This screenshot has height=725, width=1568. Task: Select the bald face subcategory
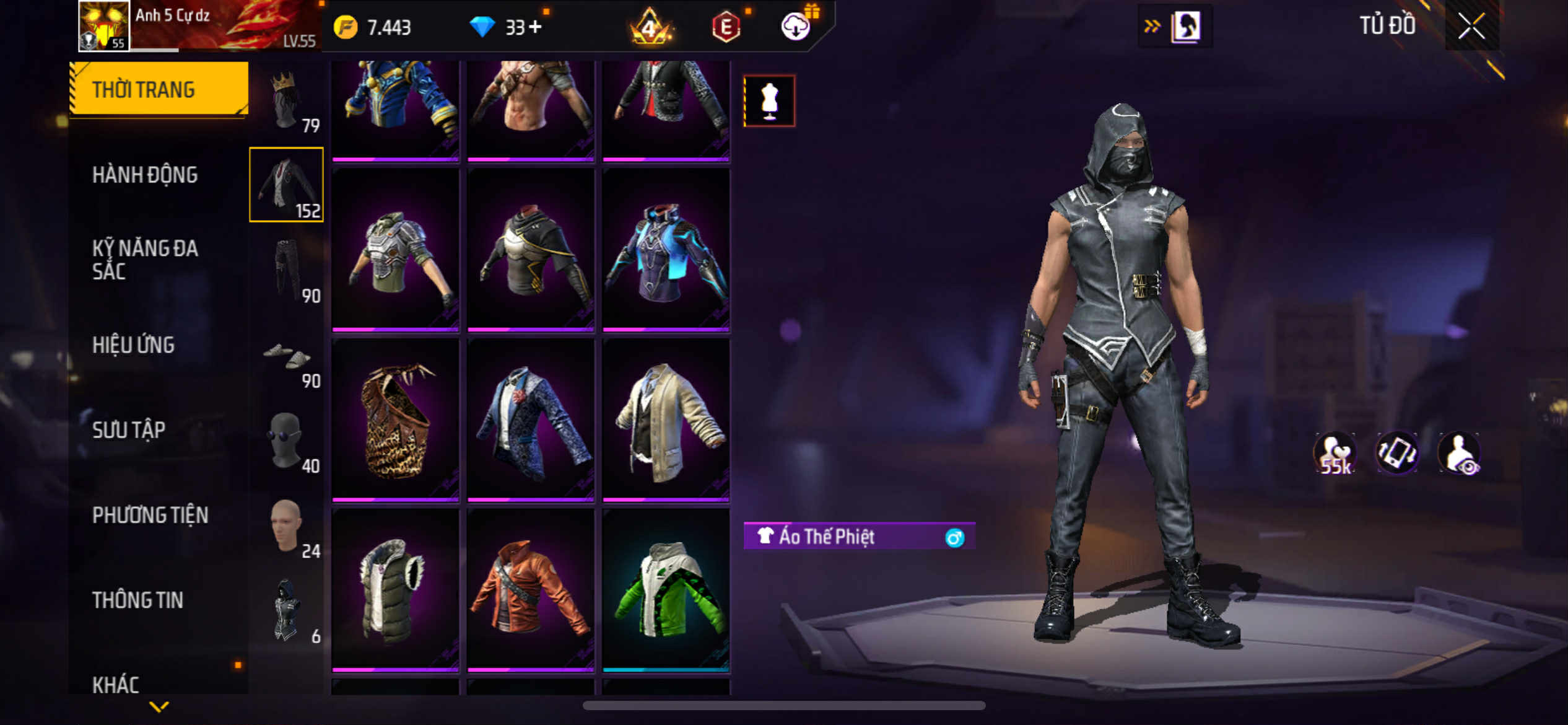coord(286,526)
